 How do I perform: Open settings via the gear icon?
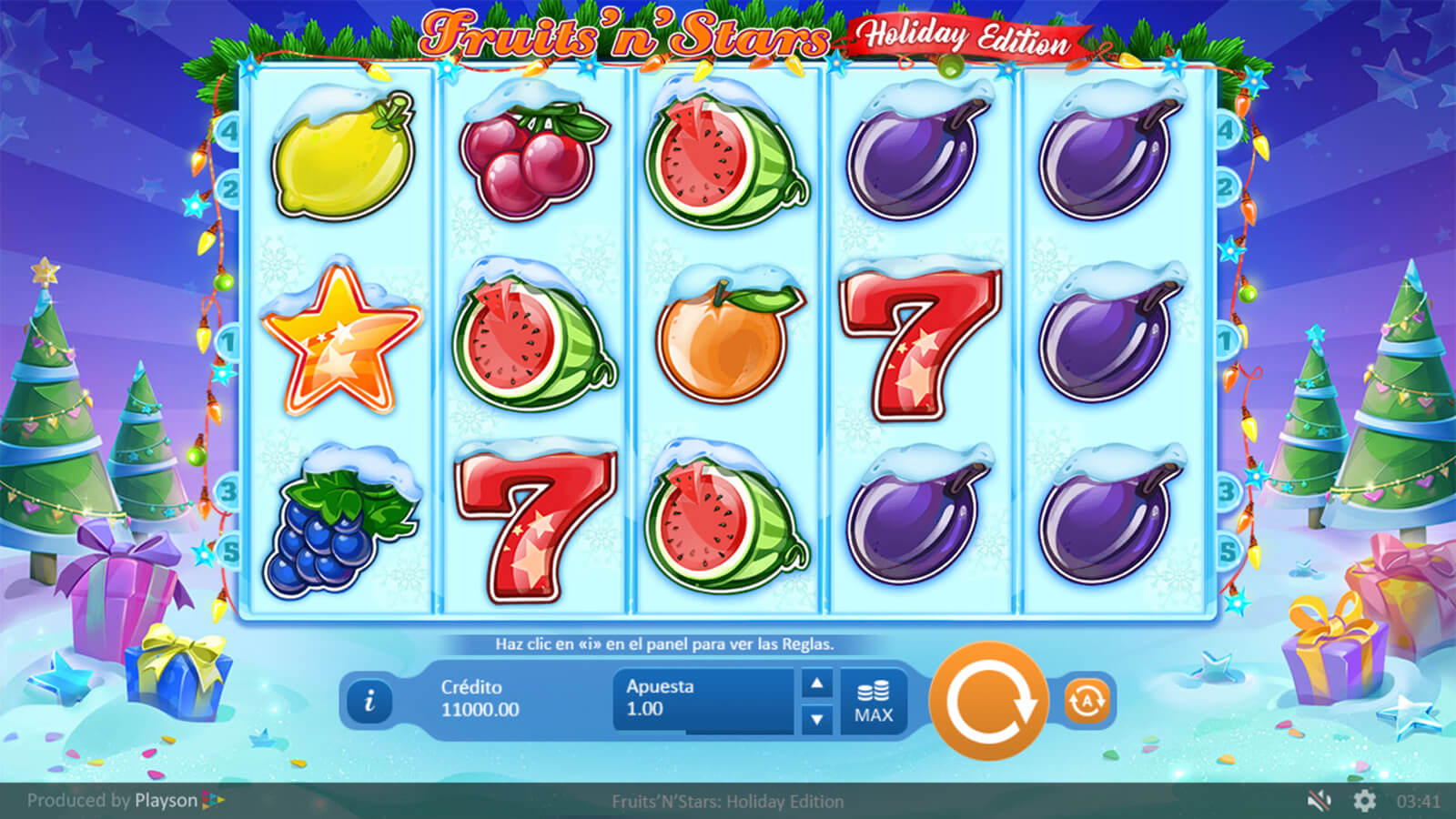1364,801
